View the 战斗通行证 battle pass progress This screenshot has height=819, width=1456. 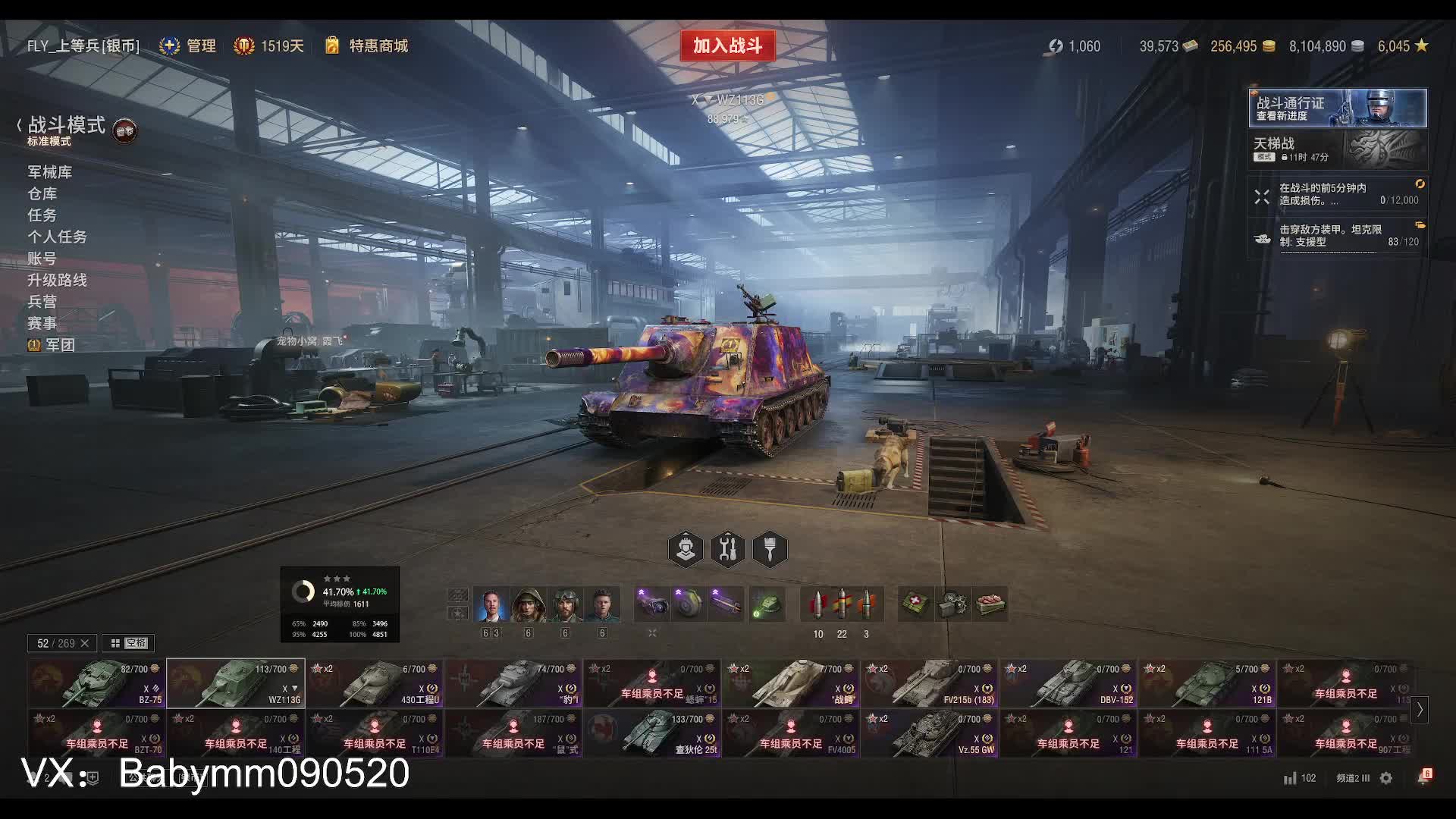1337,108
